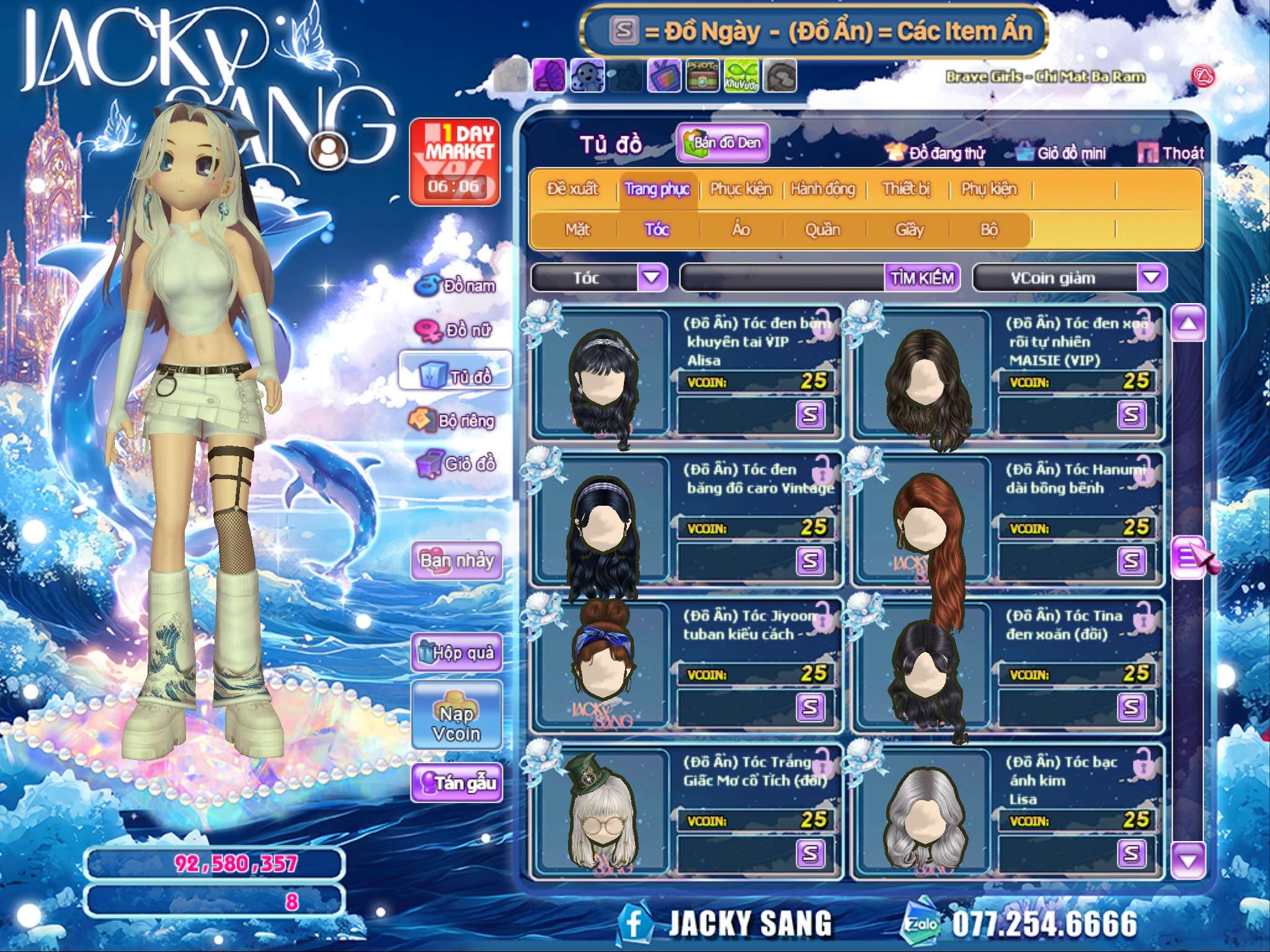The image size is (1270, 952).
Task: Click the item search text field
Action: point(783,278)
